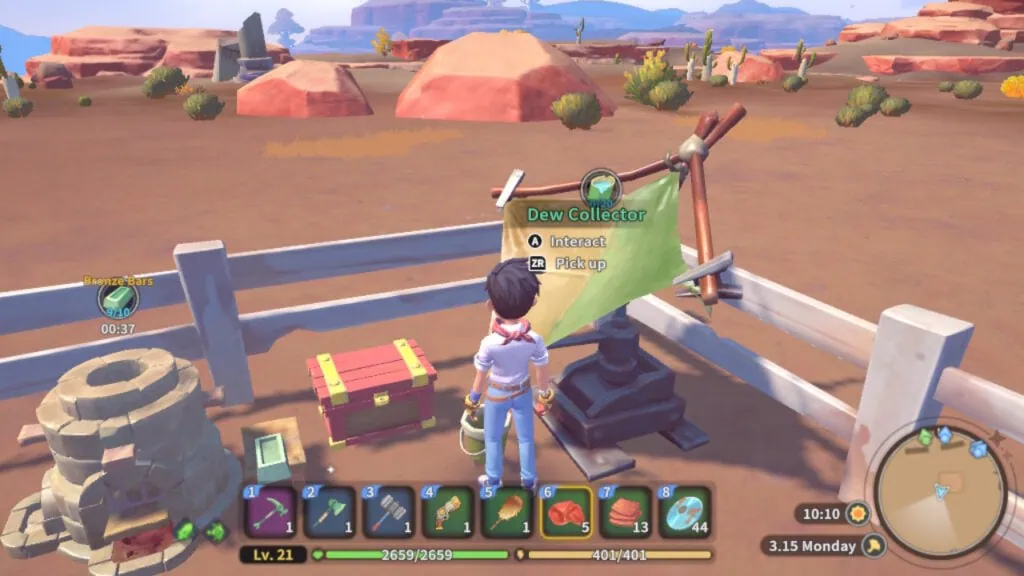This screenshot has width=1024, height=576.
Task: Click the Dew Collector cube icon
Action: tap(601, 188)
